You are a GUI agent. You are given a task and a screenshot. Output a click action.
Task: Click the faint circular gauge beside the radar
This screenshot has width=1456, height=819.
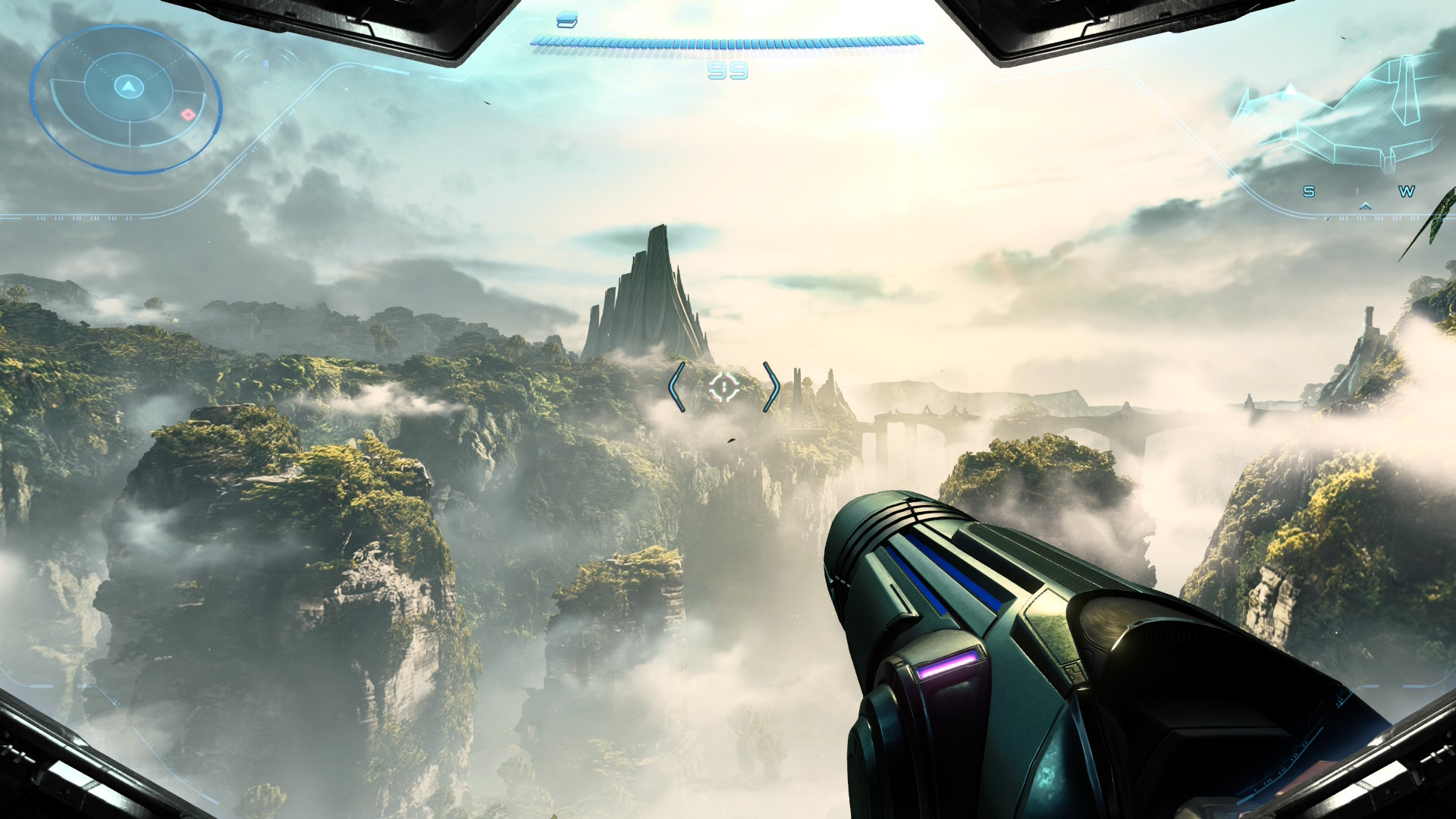pyautogui.click(x=266, y=70)
